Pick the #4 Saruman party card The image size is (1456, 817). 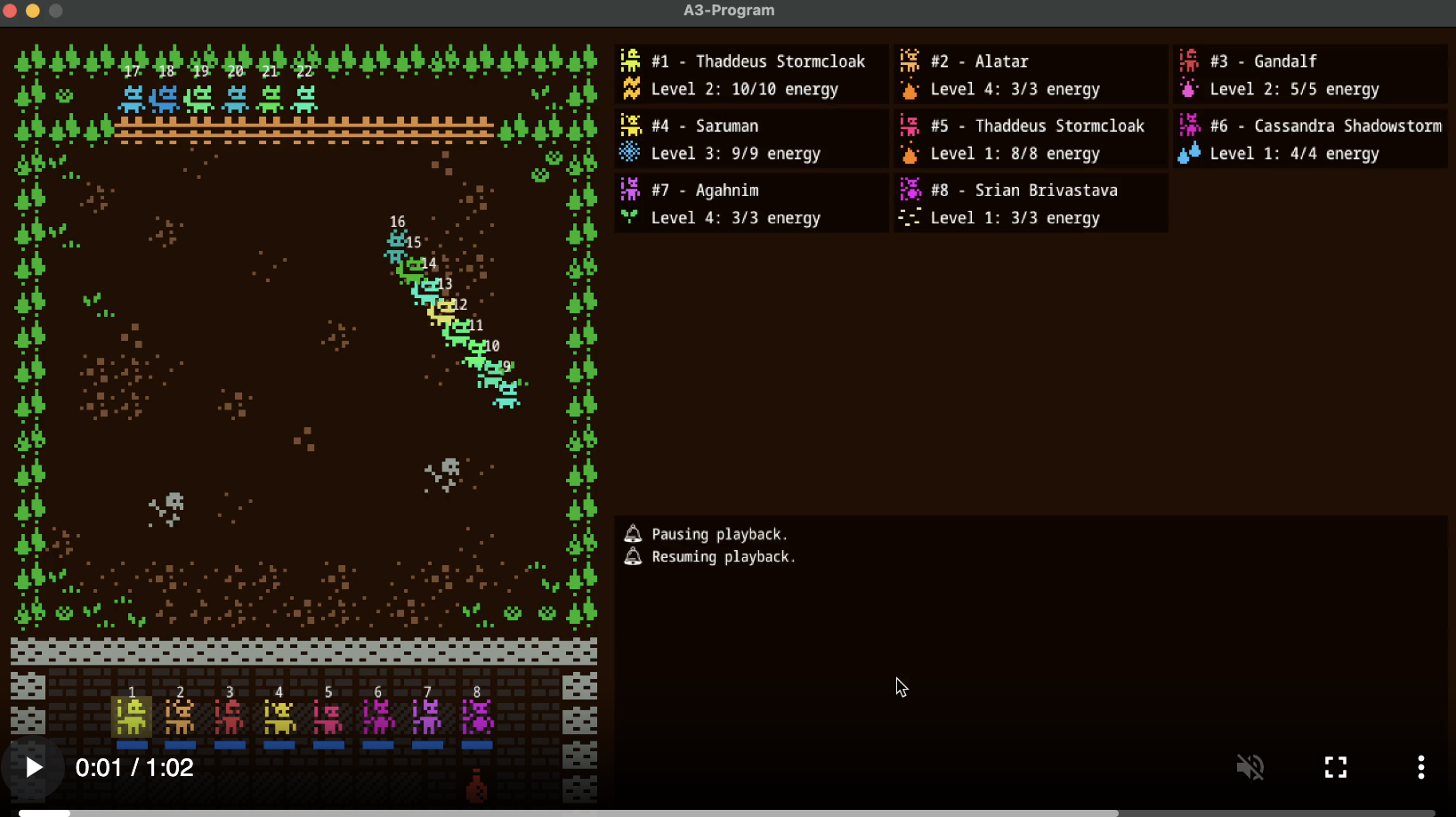coord(751,140)
